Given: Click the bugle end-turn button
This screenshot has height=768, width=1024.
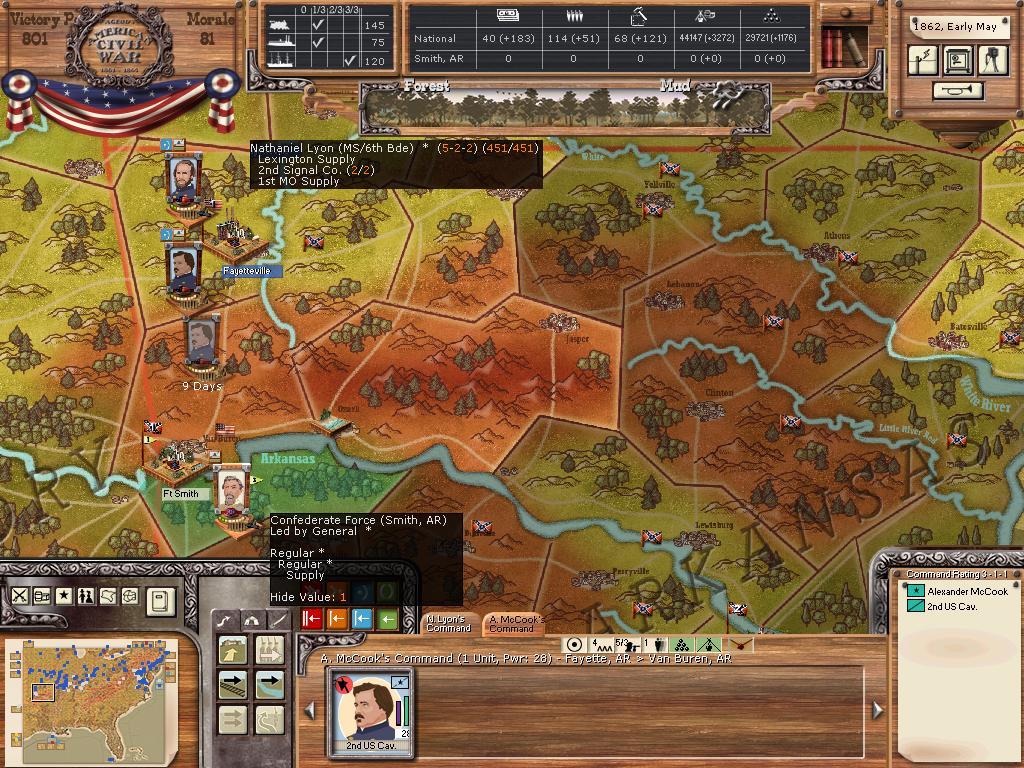Looking at the screenshot, I should coord(957,91).
